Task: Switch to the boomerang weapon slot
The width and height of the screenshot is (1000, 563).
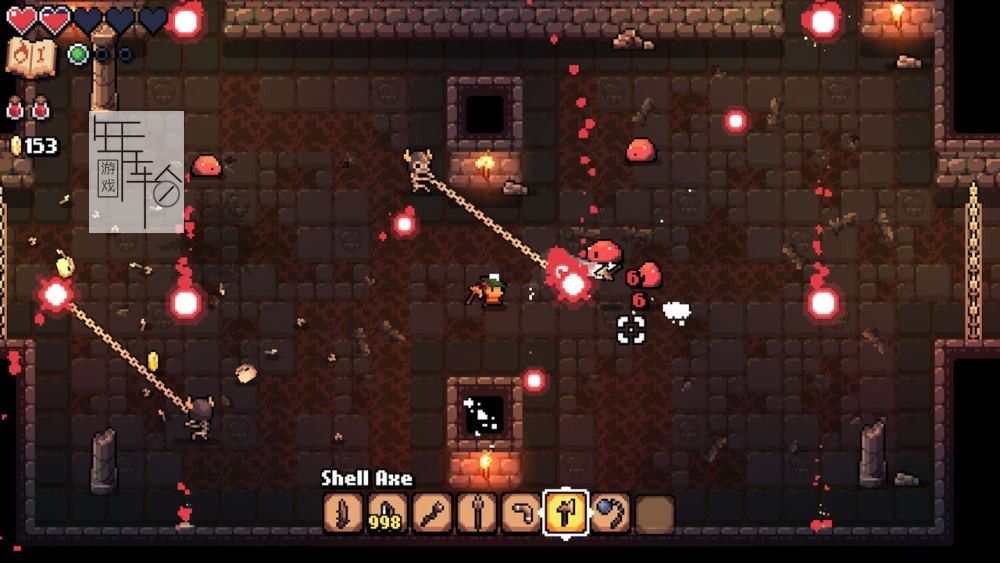Action: coord(520,514)
